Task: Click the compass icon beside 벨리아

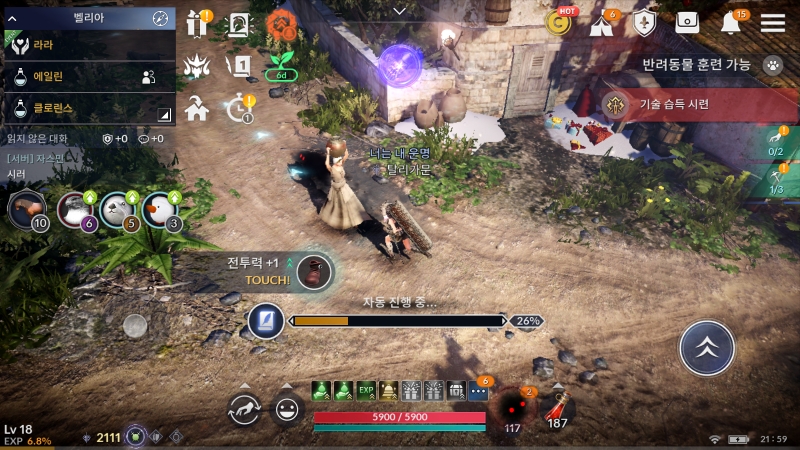Action: coord(160,18)
